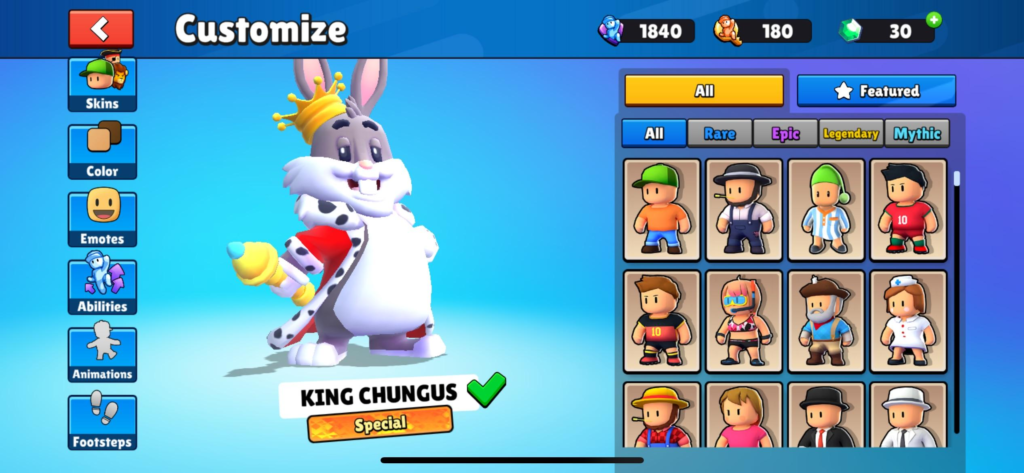Select the pink-haired sunglasses skin

743,320
